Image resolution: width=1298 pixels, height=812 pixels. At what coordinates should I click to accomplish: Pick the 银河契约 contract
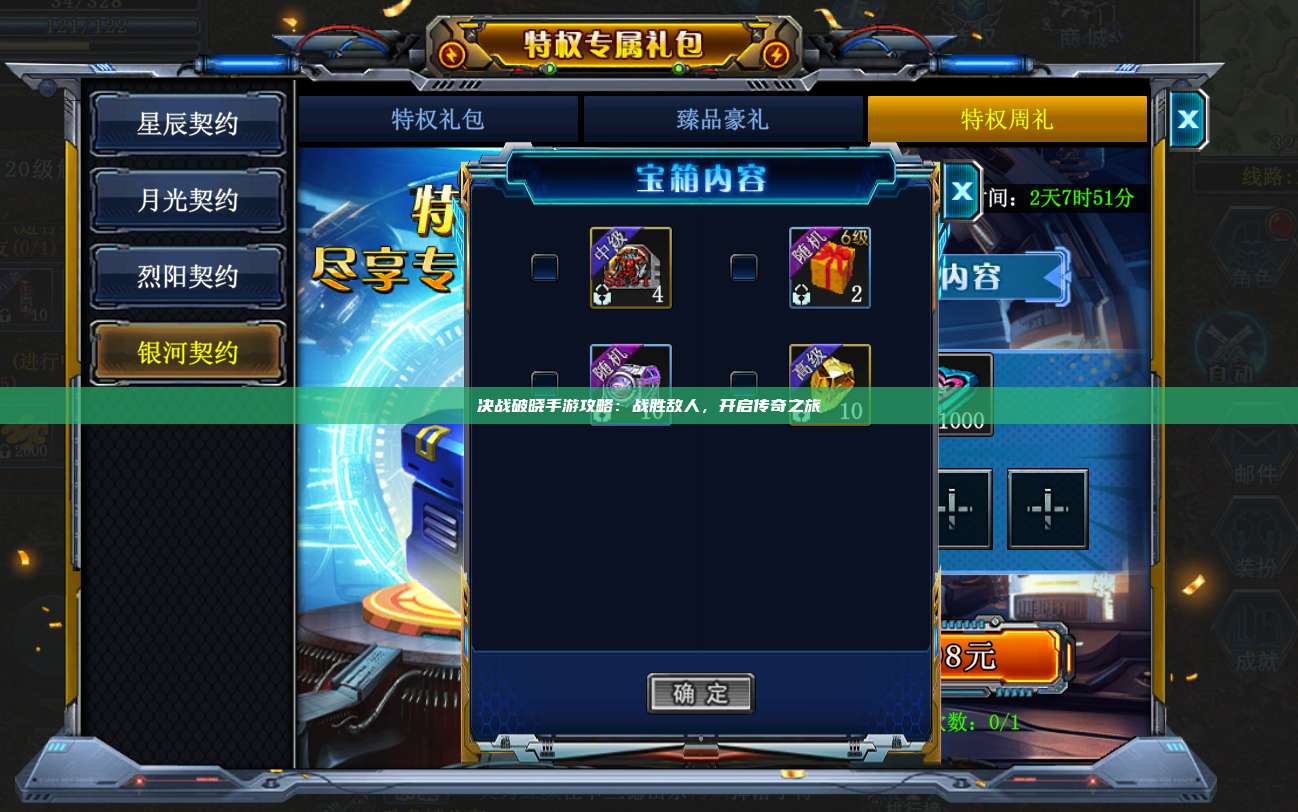click(x=188, y=352)
